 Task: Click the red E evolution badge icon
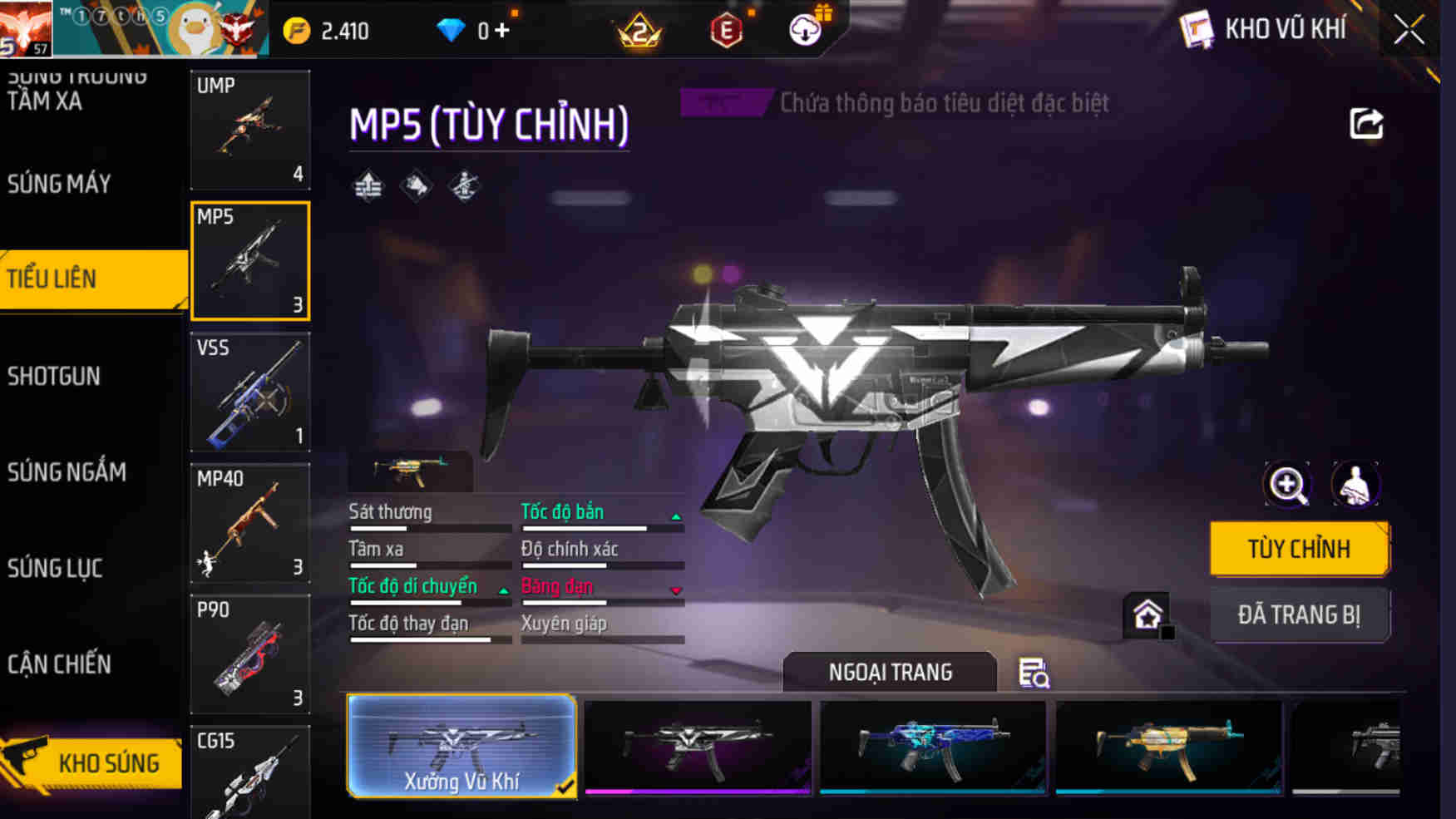pos(725,31)
